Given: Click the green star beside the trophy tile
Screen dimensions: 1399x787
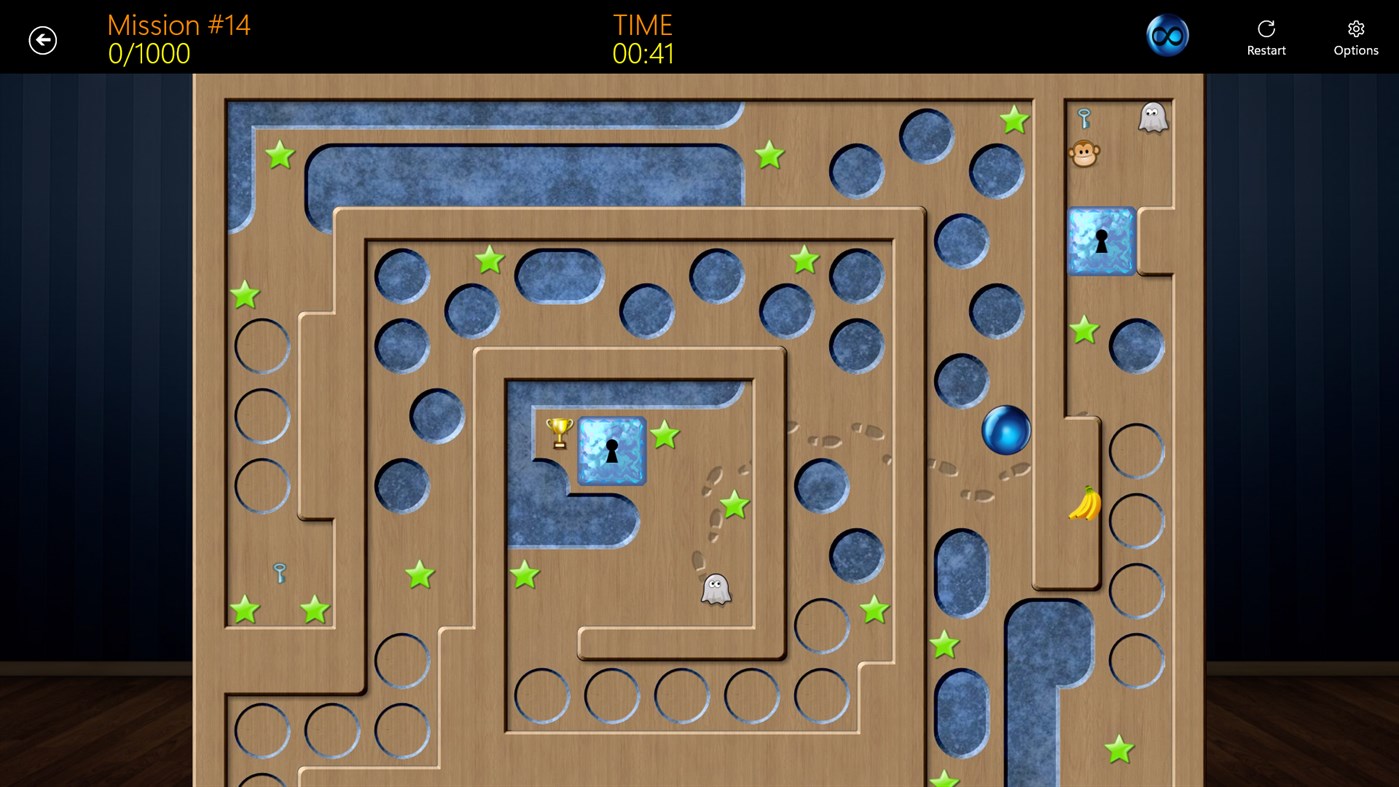Looking at the screenshot, I should coord(664,435).
